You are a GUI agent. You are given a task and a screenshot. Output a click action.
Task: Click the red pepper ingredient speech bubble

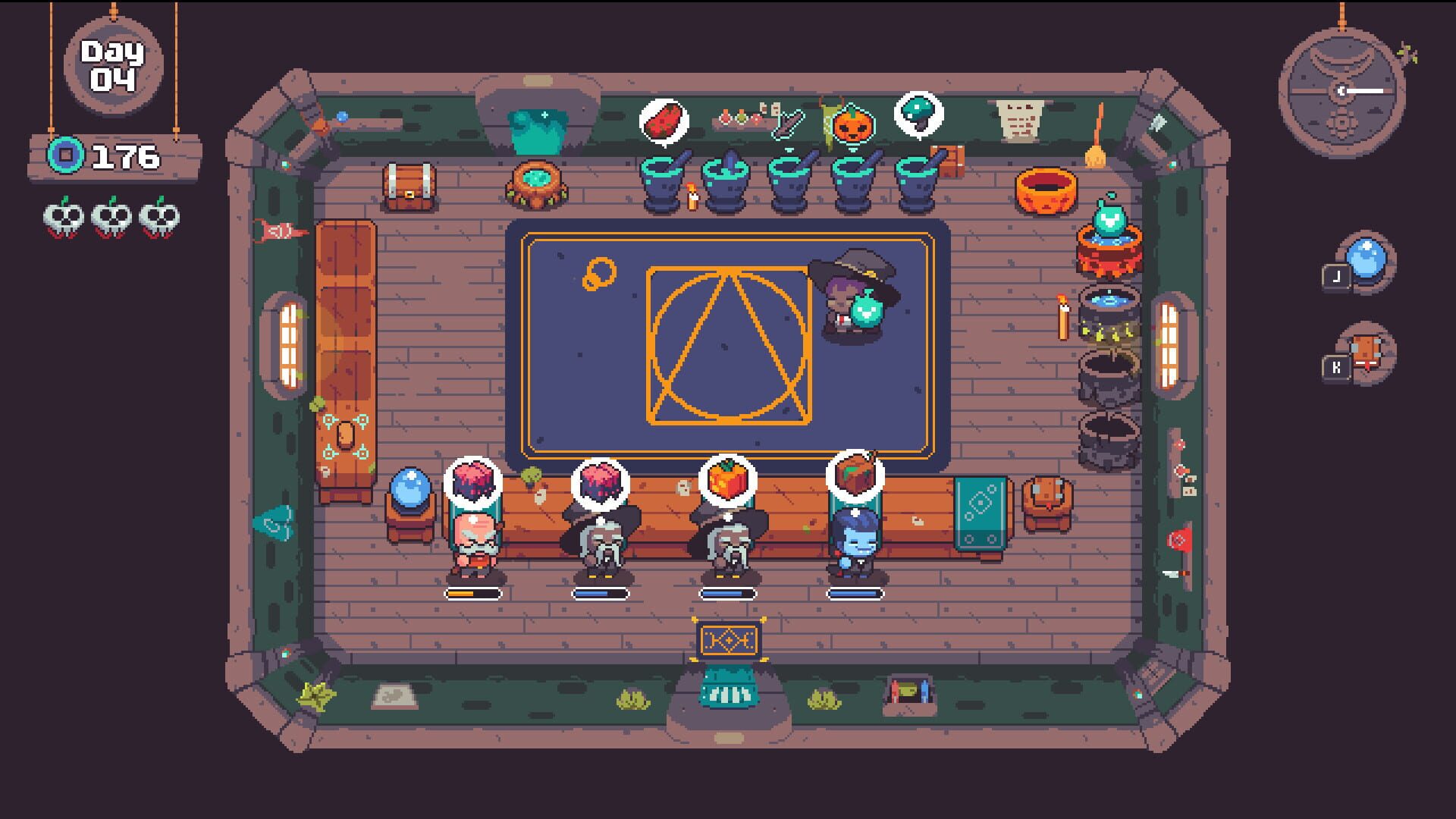point(666,121)
